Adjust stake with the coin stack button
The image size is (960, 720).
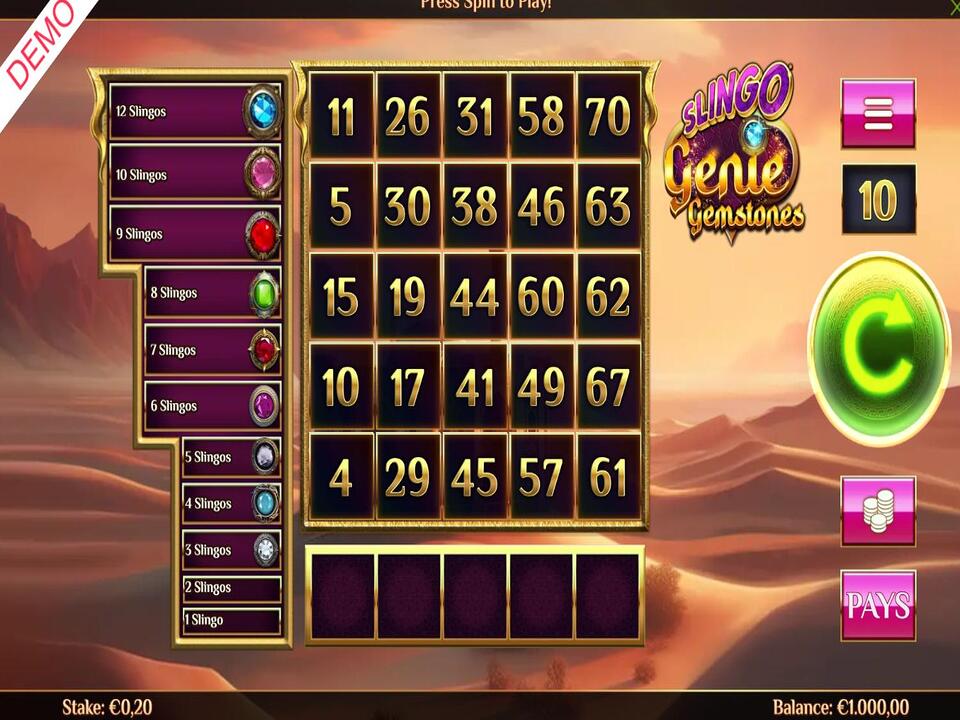(x=878, y=511)
